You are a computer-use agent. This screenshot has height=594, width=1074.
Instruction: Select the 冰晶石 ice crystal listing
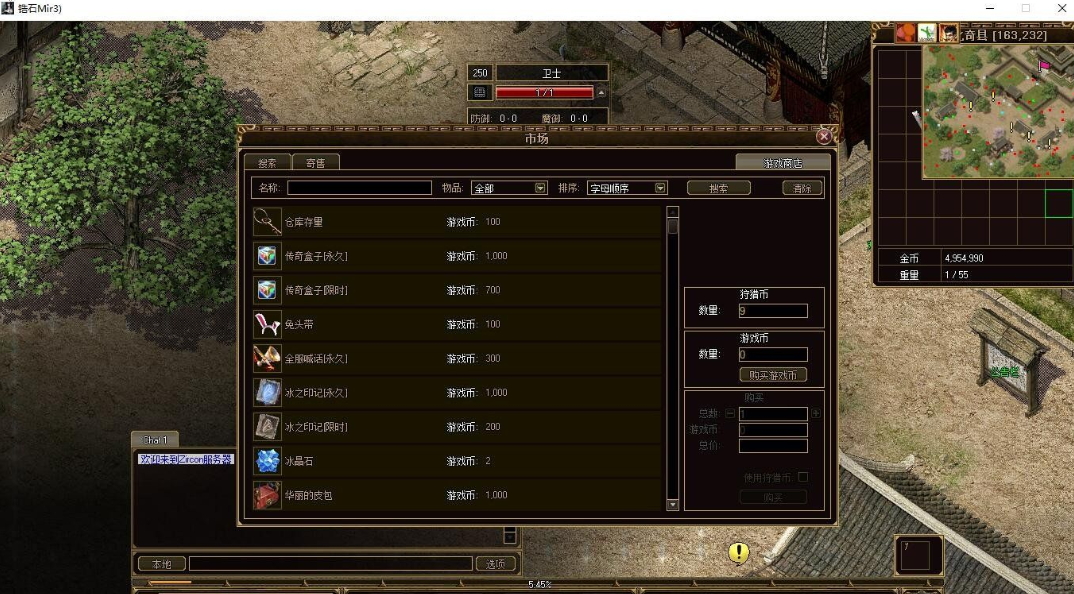(x=456, y=461)
